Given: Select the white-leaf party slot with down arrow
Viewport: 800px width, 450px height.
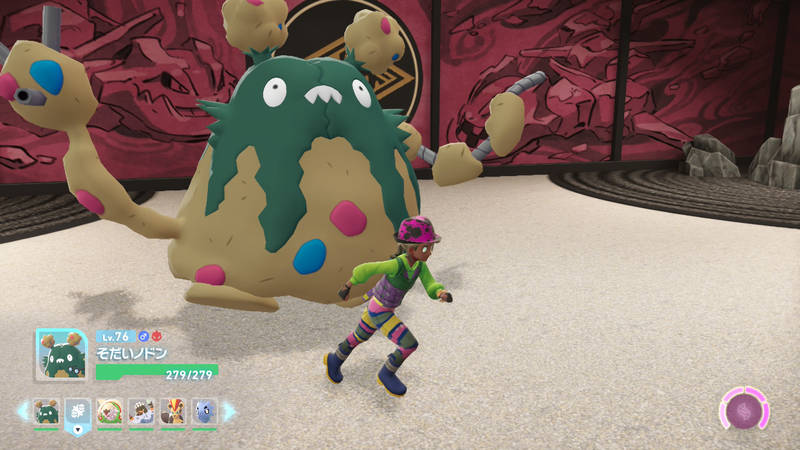Looking at the screenshot, I should [78, 411].
